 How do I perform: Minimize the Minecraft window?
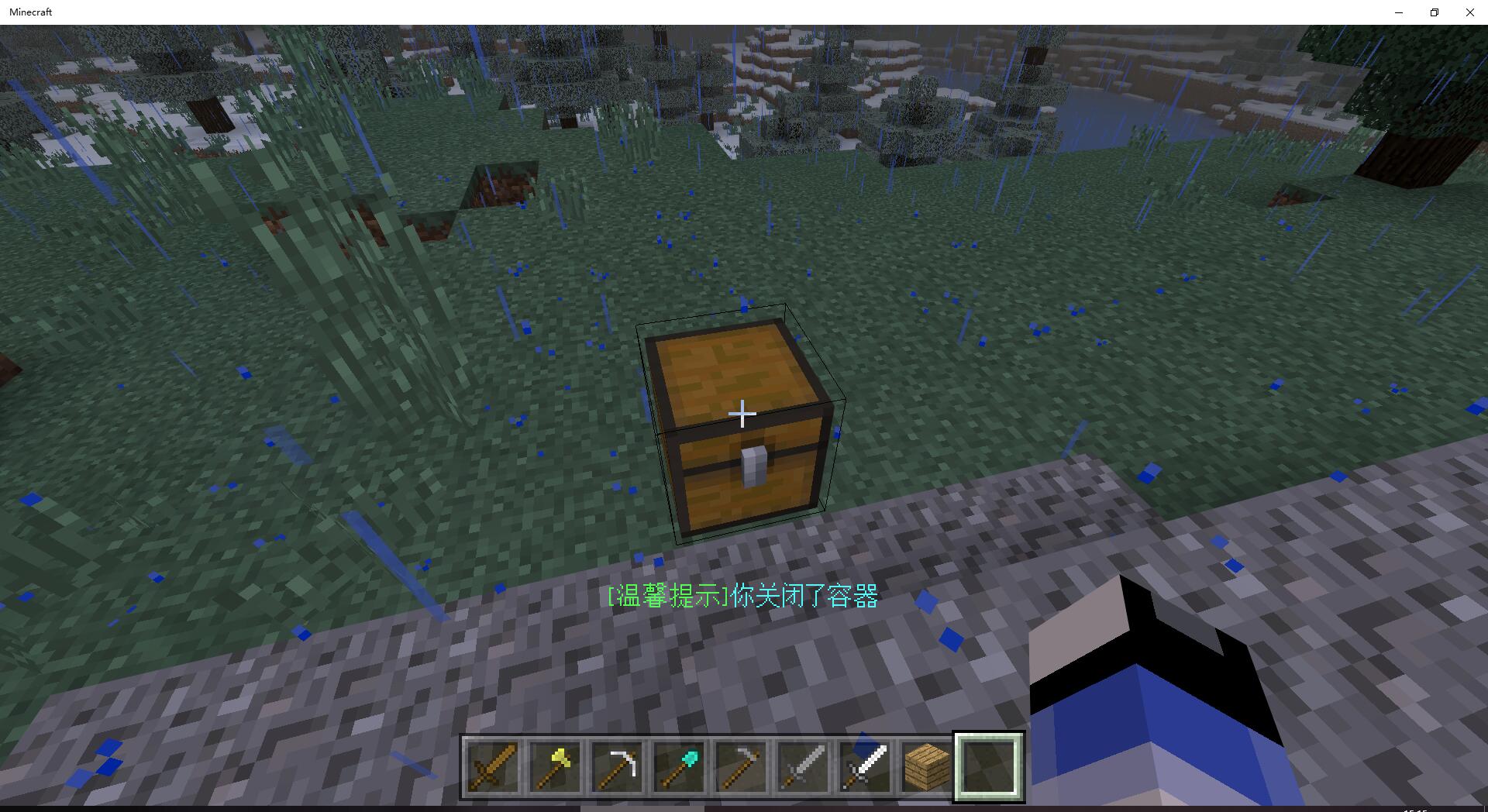coord(1399,12)
